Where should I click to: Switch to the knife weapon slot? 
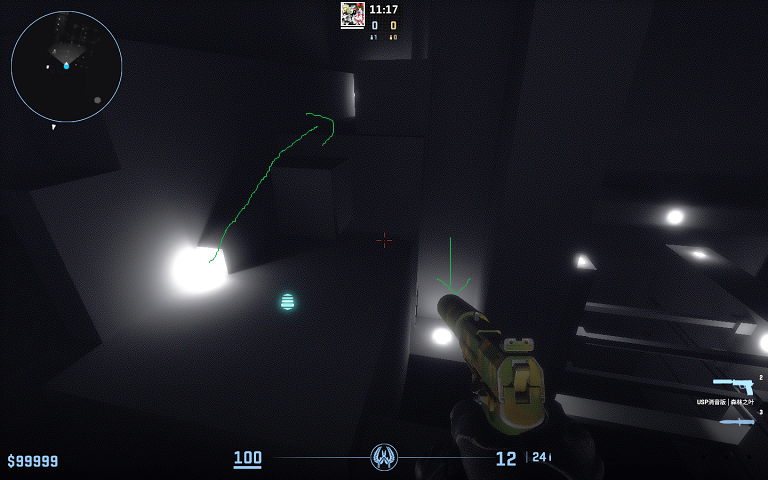(737, 421)
